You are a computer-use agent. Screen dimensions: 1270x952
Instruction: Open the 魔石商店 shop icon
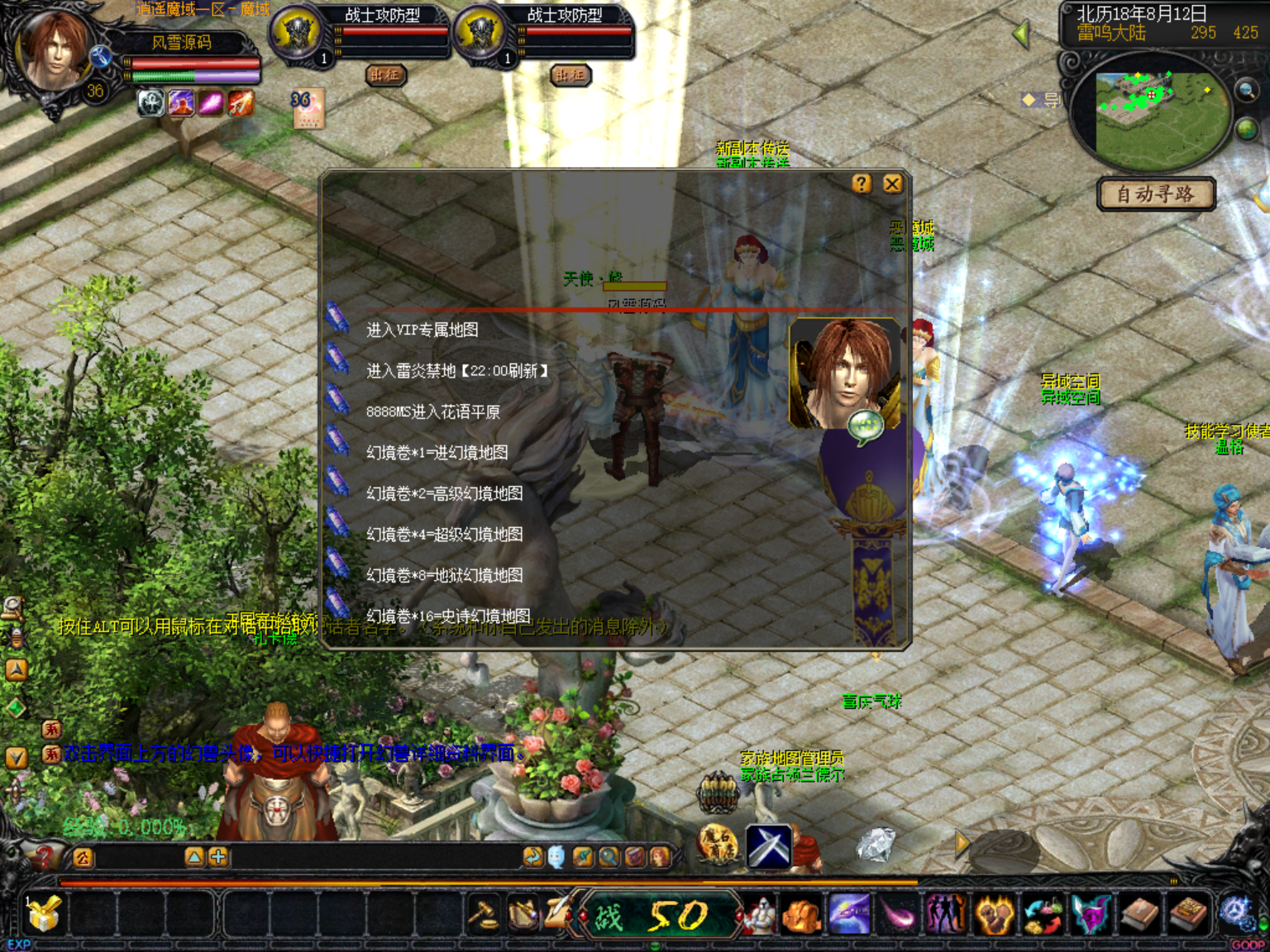tap(718, 845)
